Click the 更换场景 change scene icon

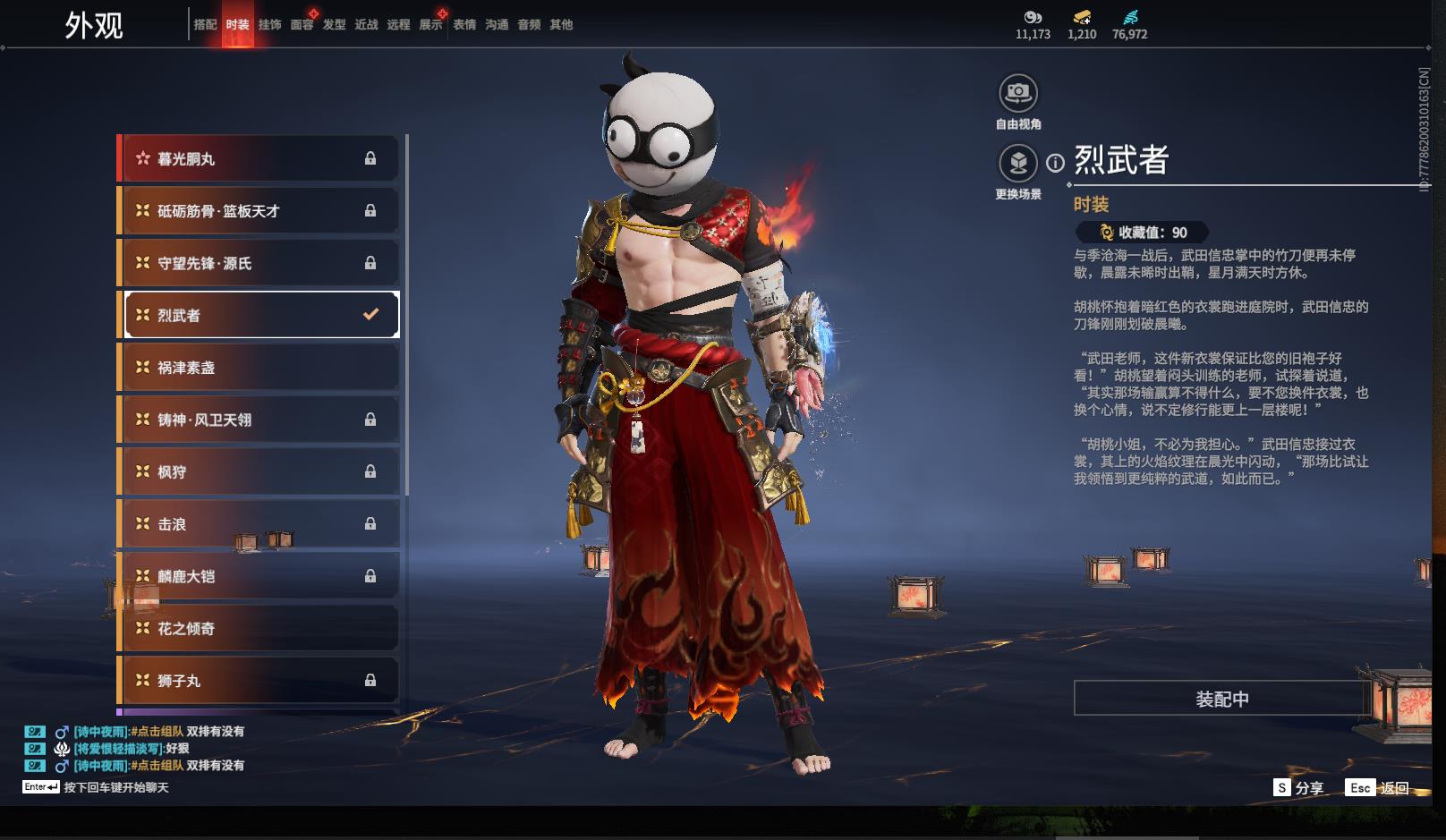[x=1017, y=163]
